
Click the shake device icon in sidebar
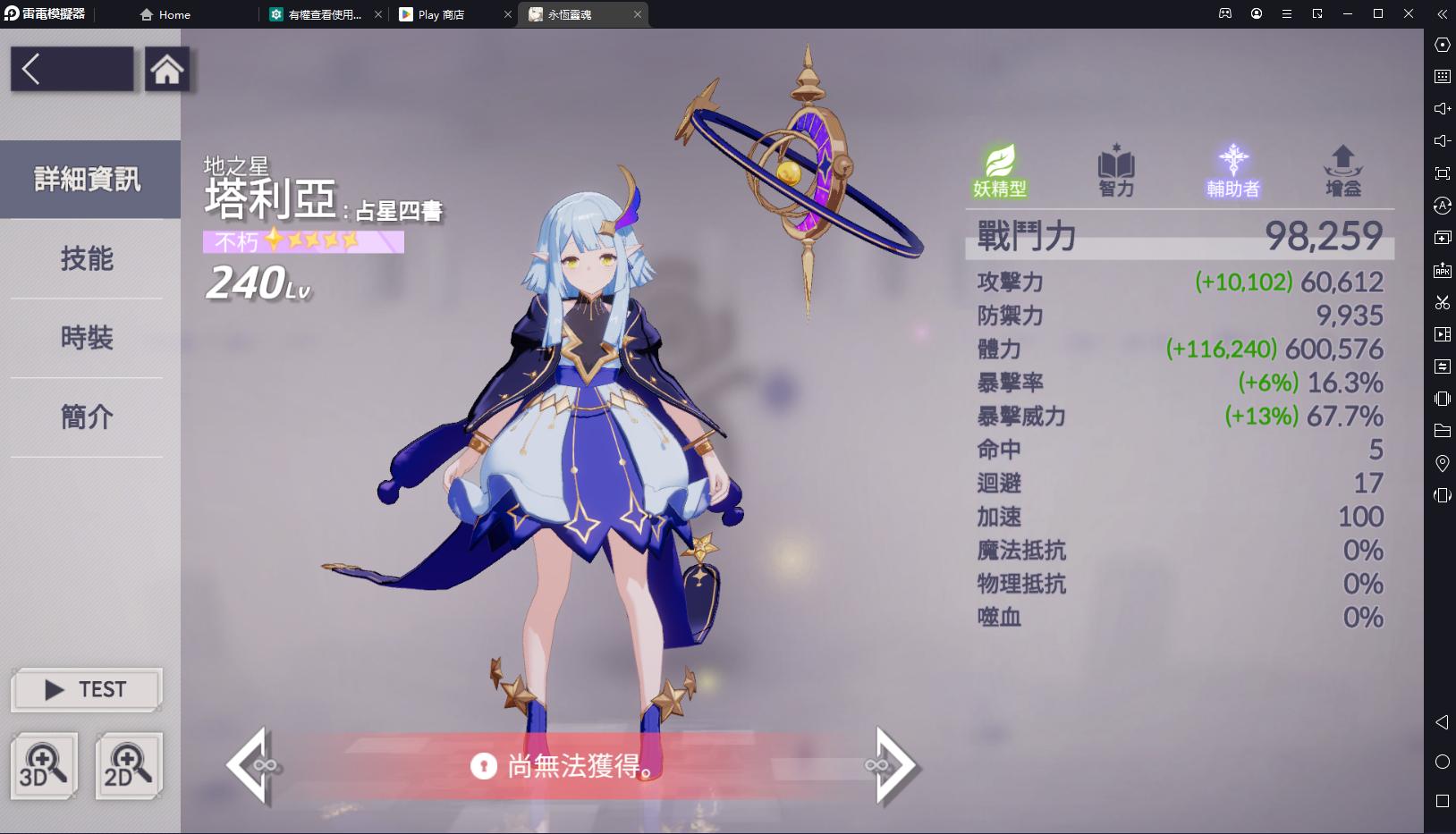[1442, 399]
